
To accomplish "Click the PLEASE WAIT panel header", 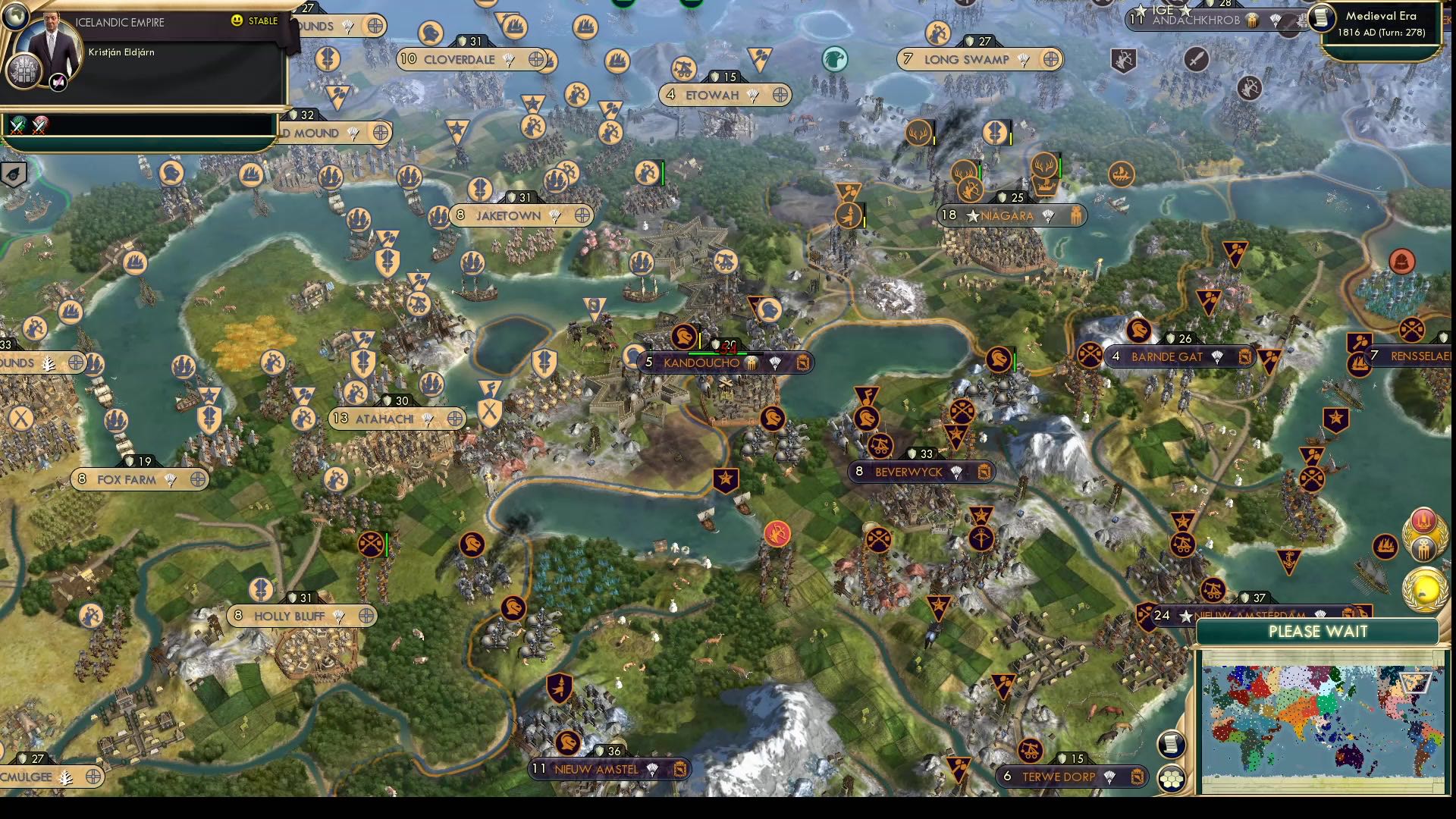I will coord(1319,632).
